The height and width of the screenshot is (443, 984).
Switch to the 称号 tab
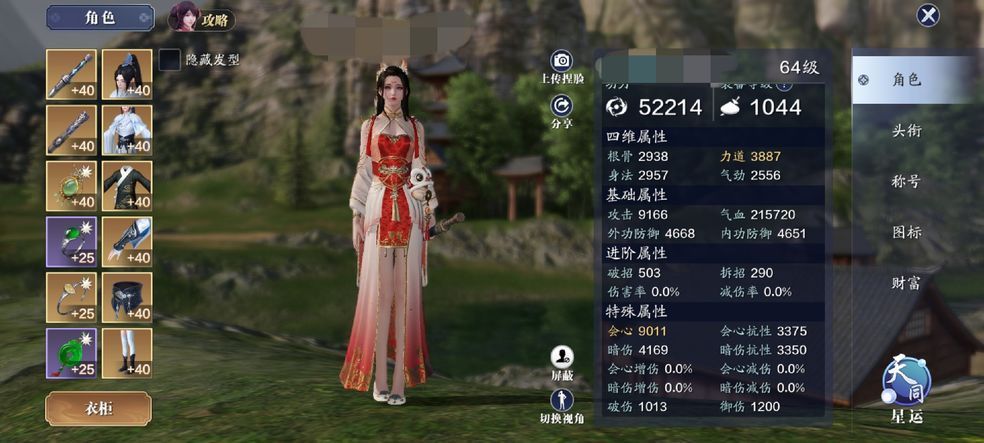(906, 182)
